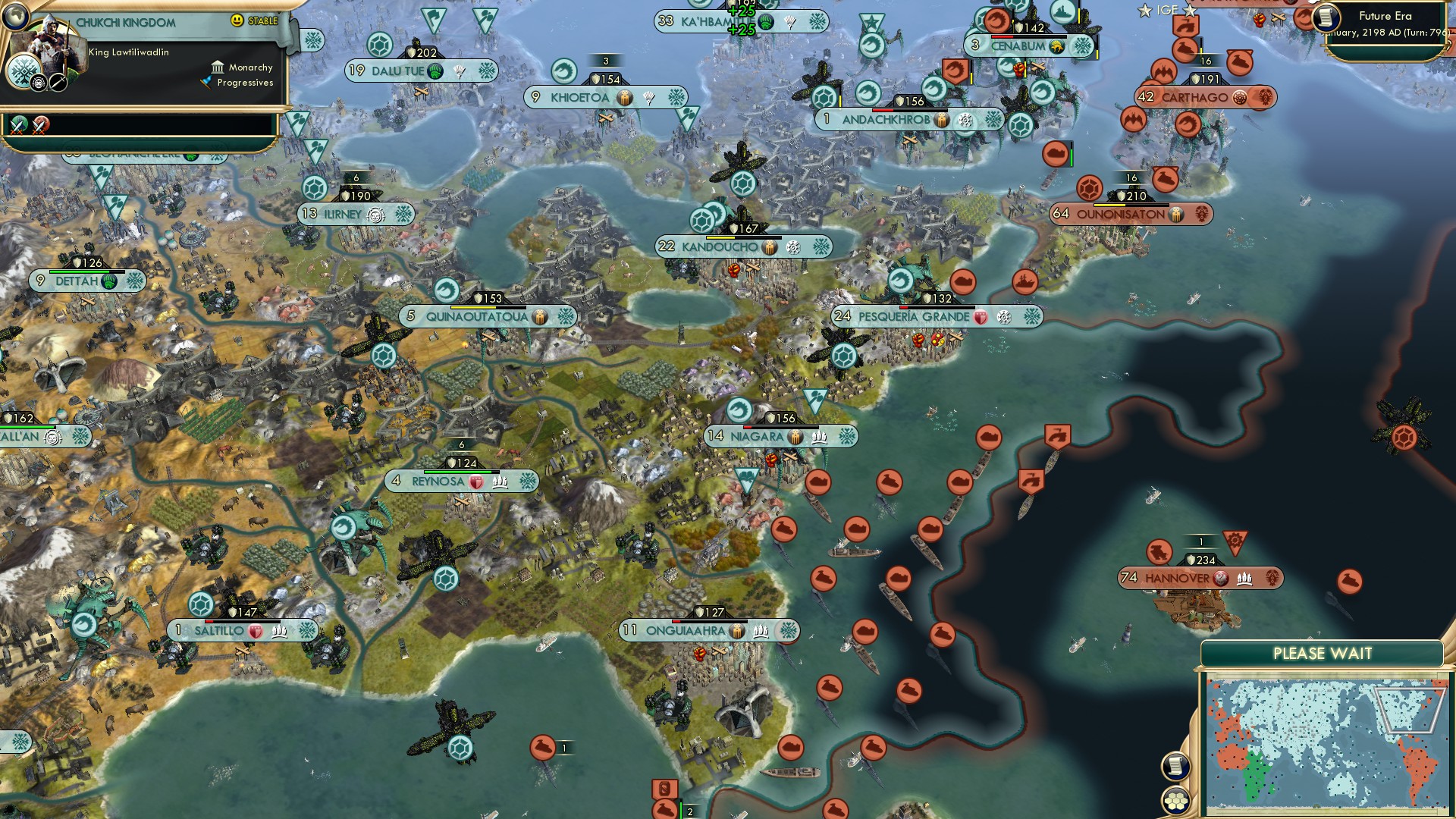
Task: Click the Monarchy government icon
Action: click(218, 67)
